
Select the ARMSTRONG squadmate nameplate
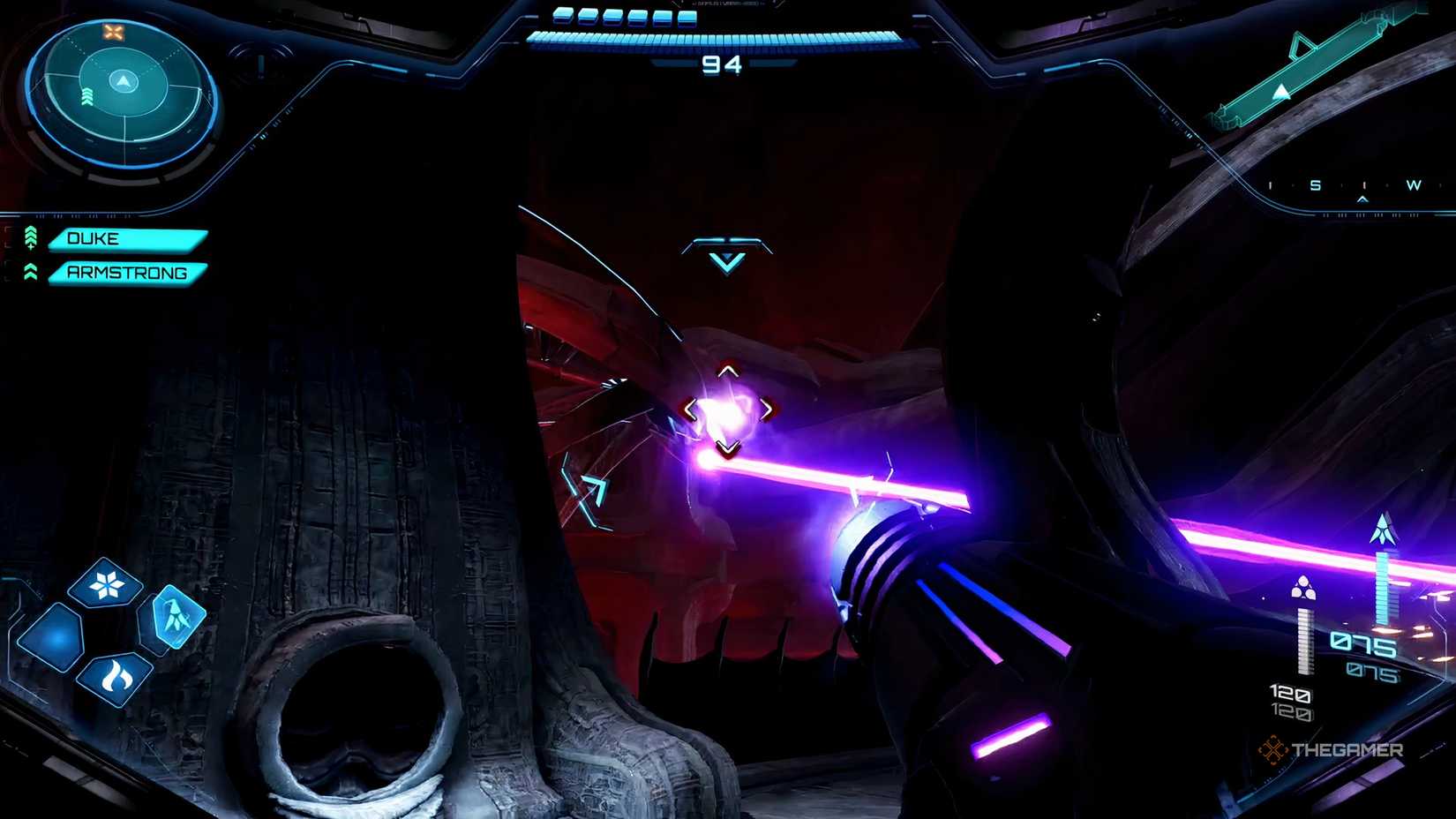click(128, 273)
